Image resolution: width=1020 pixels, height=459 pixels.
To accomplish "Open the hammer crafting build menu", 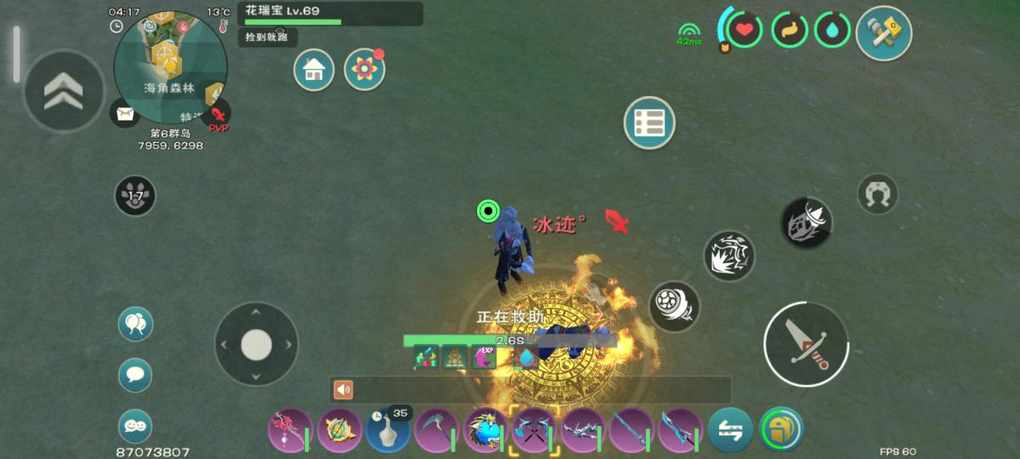I will tap(884, 33).
